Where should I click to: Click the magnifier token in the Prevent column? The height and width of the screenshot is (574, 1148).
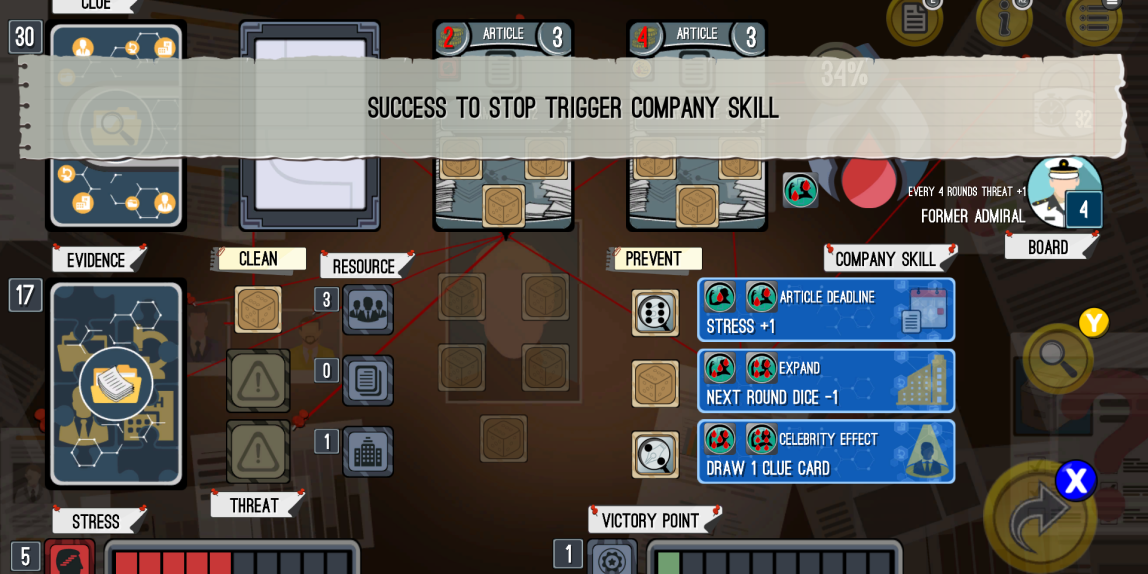pos(655,455)
